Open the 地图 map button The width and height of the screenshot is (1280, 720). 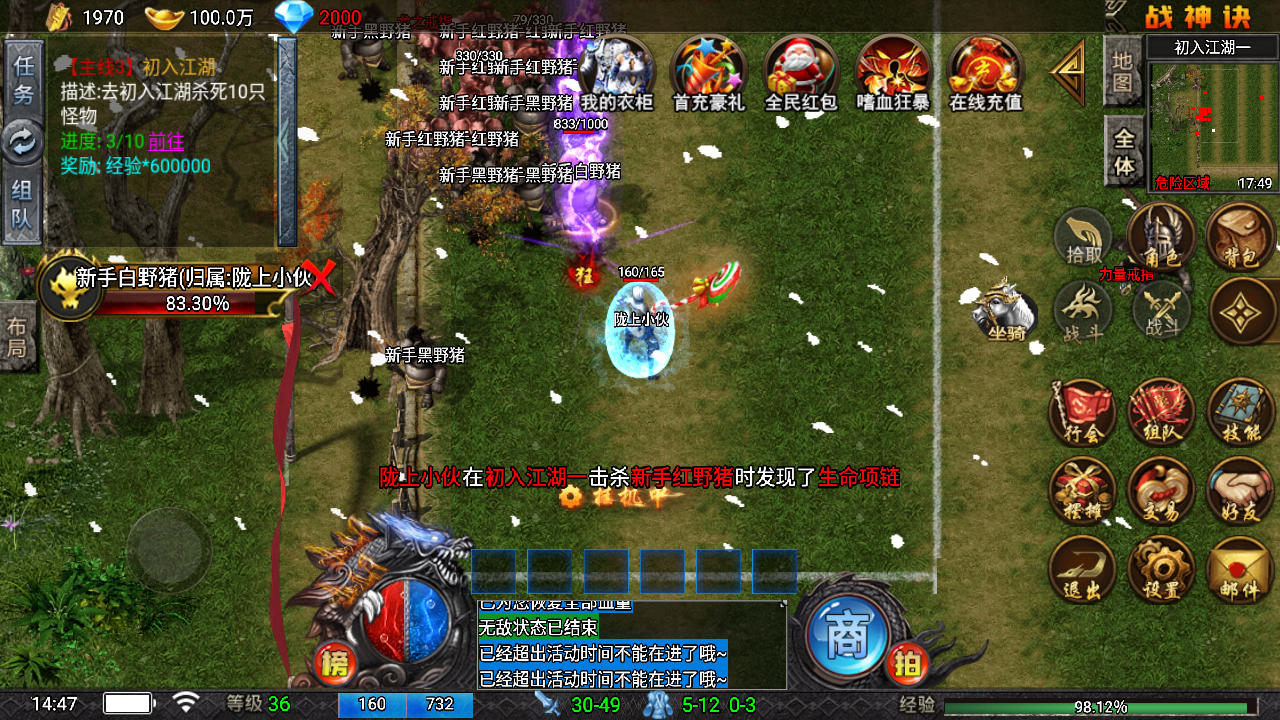1123,71
